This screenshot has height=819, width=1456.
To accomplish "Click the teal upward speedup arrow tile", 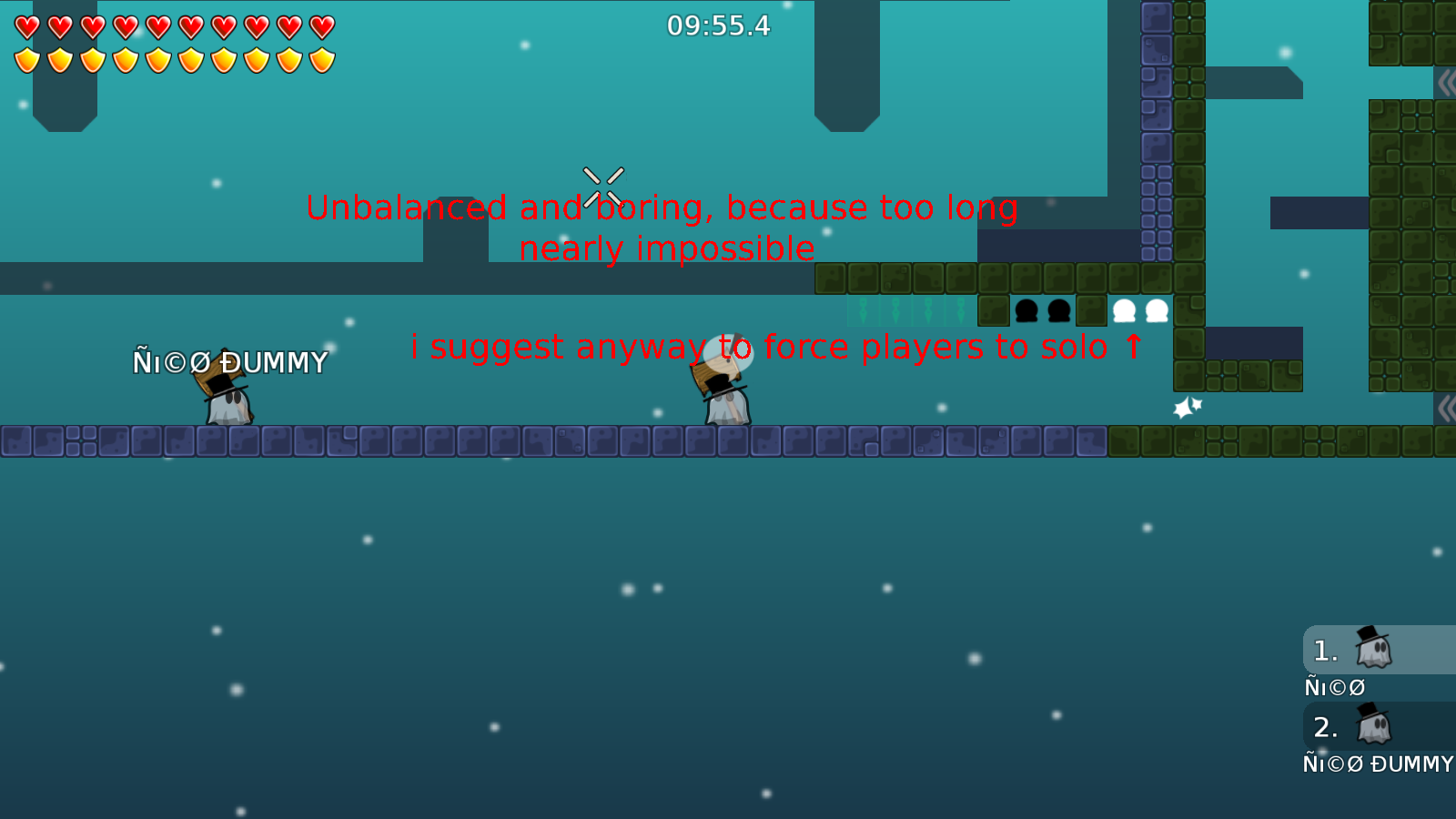I will coord(863,311).
